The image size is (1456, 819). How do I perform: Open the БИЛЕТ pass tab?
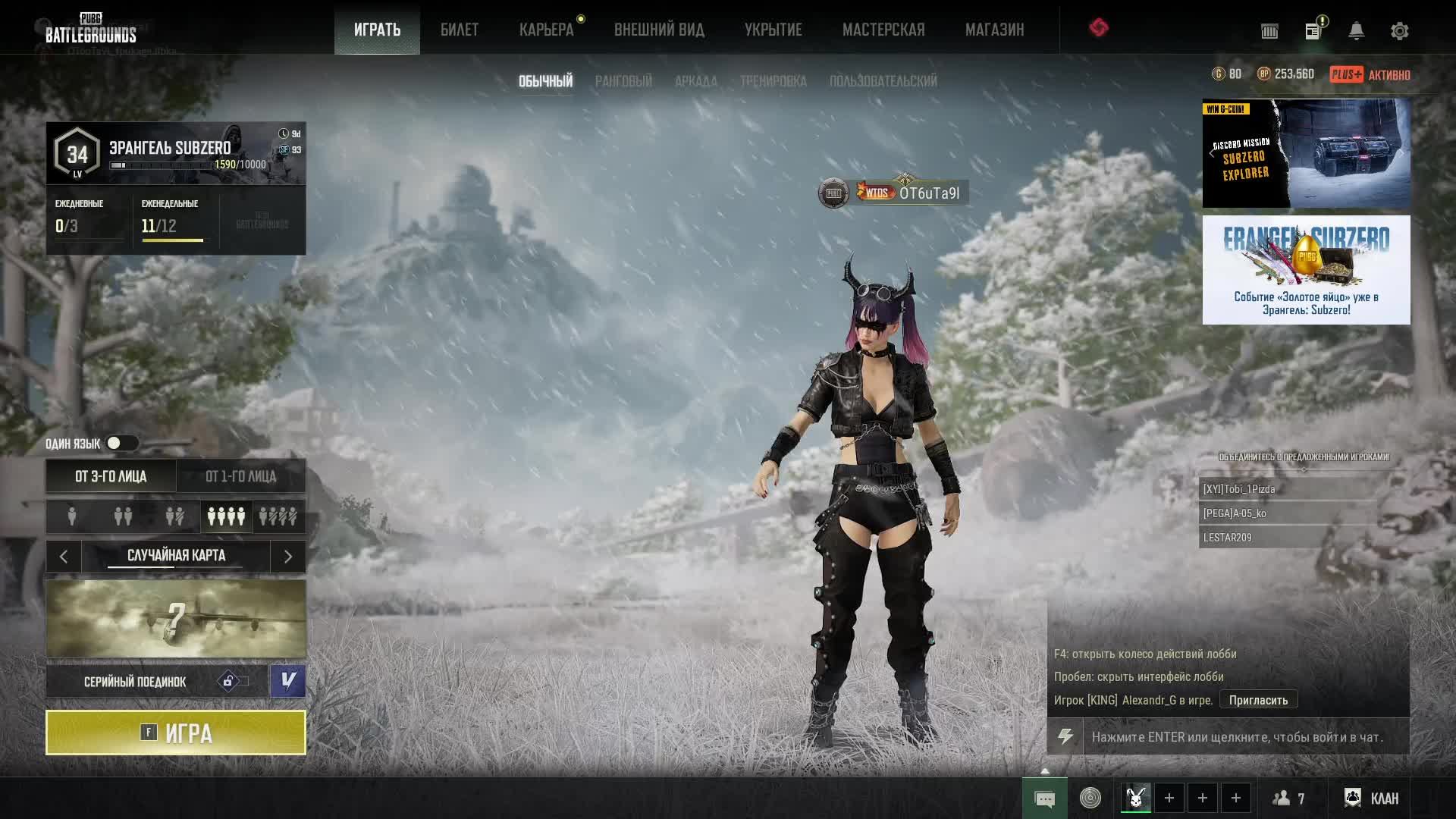pyautogui.click(x=459, y=30)
